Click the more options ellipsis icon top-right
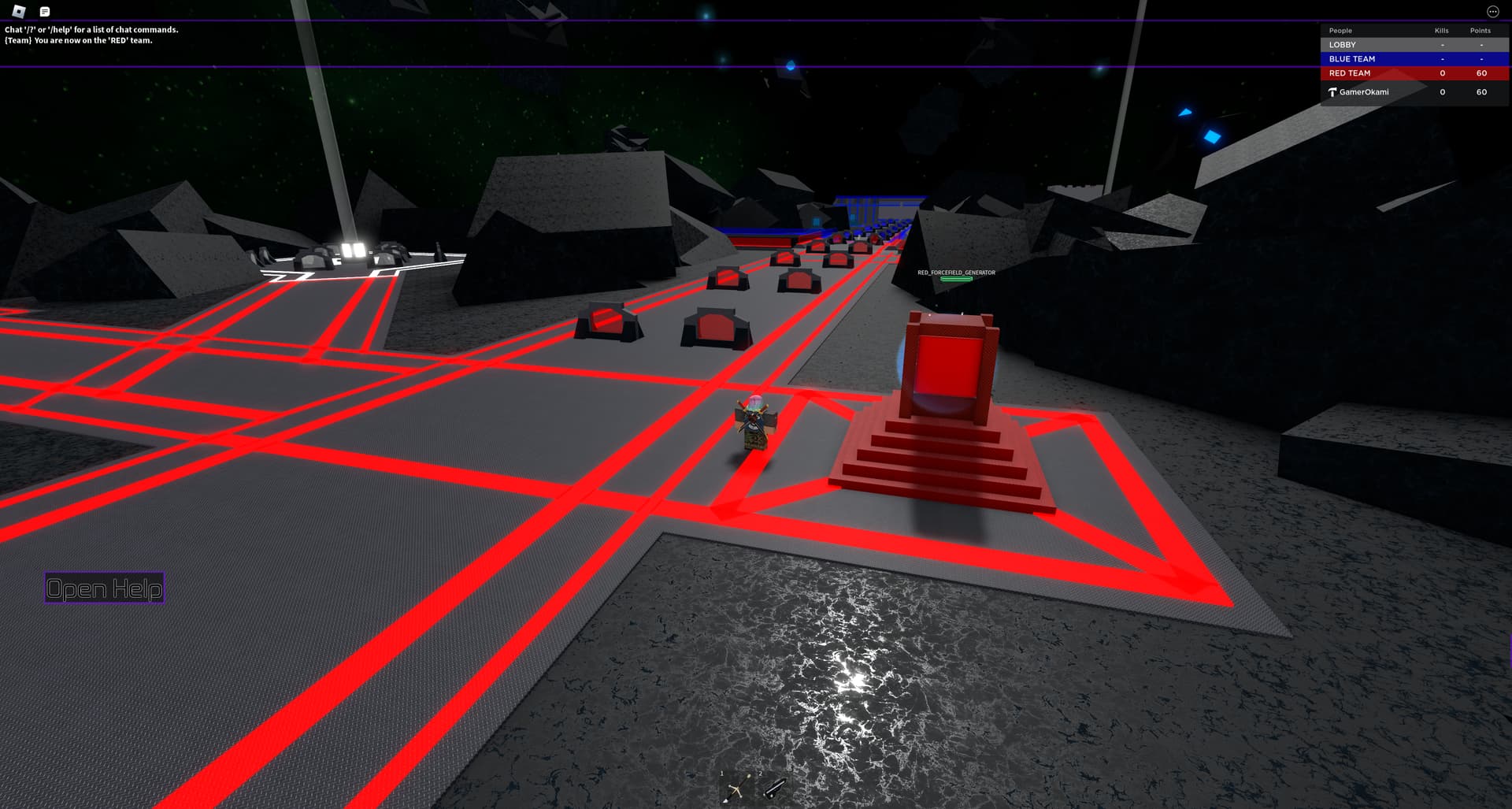Image resolution: width=1512 pixels, height=809 pixels. pos(1495,11)
